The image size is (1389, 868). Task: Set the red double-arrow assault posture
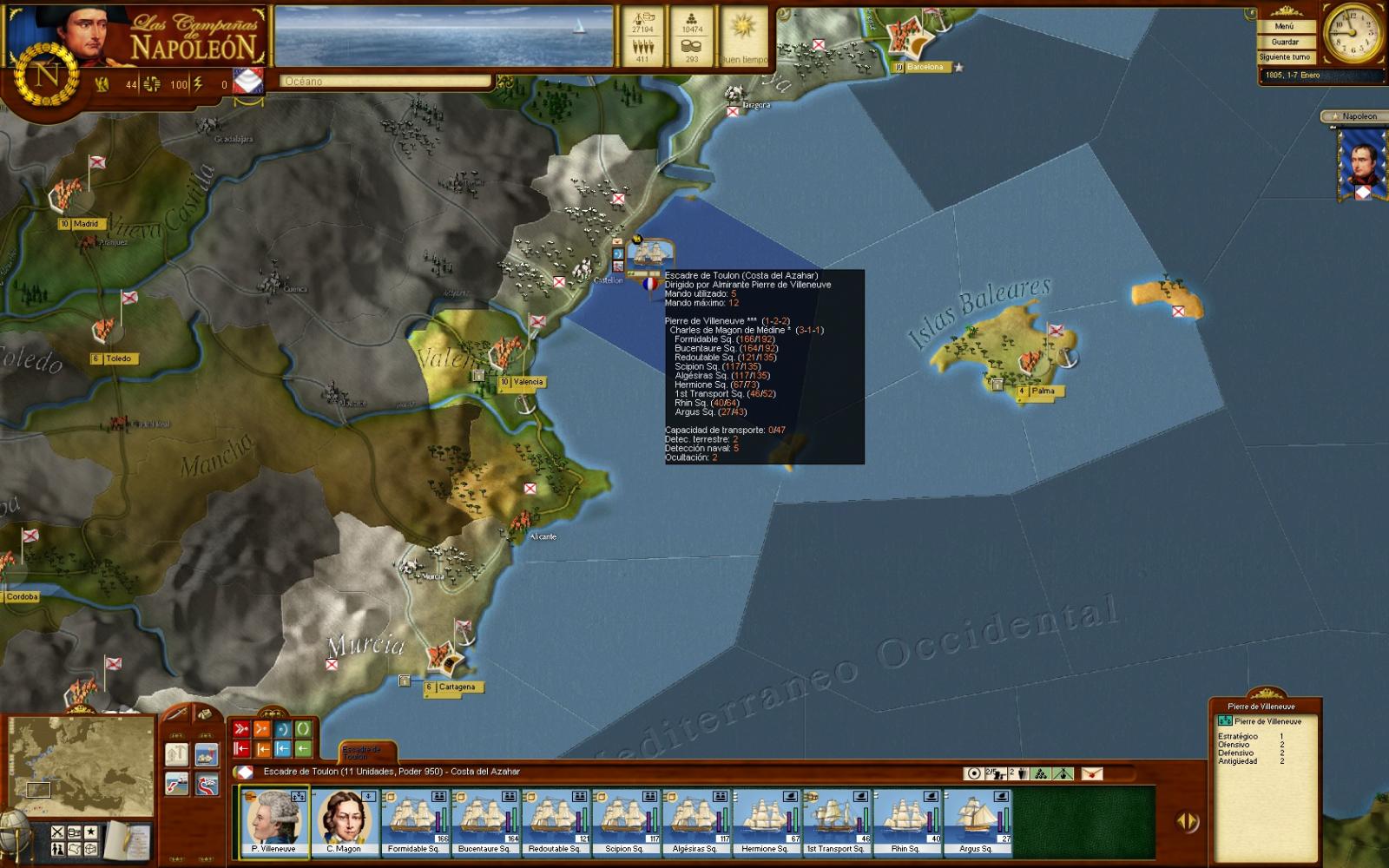point(241,729)
